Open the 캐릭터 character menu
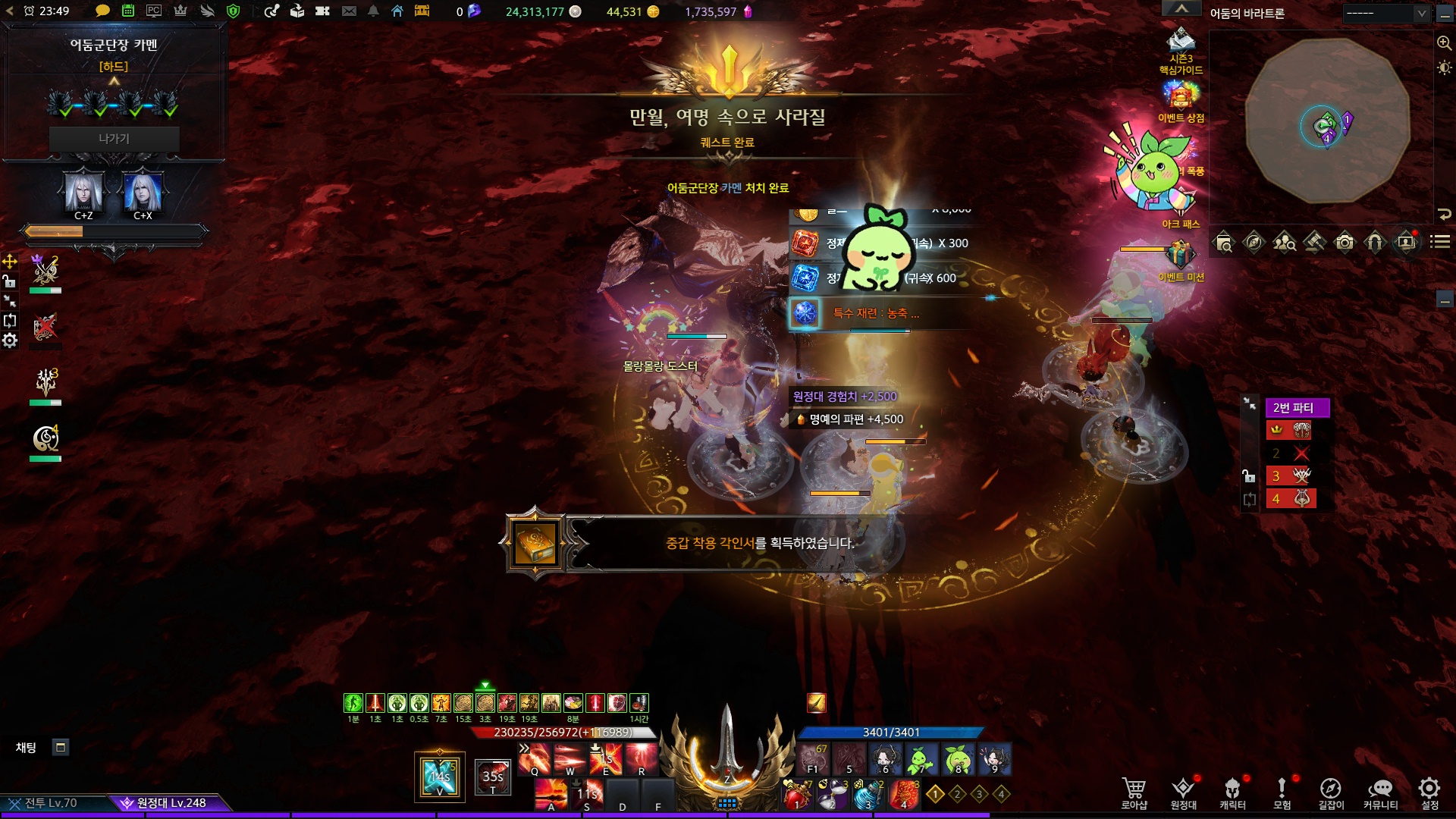Viewport: 1456px width, 819px height. (x=1232, y=792)
